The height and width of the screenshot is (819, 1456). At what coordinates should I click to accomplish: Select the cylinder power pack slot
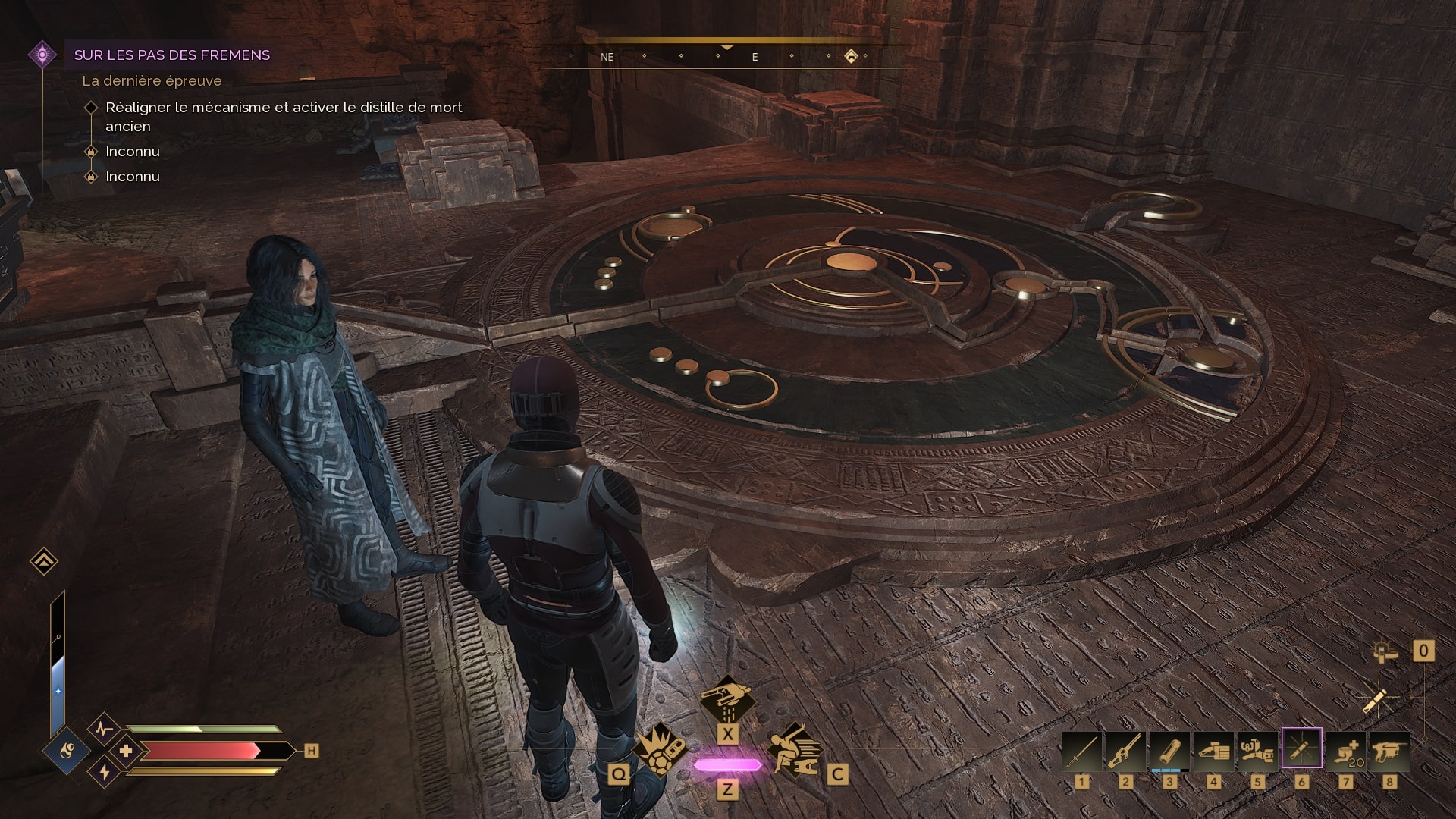[x=1169, y=752]
